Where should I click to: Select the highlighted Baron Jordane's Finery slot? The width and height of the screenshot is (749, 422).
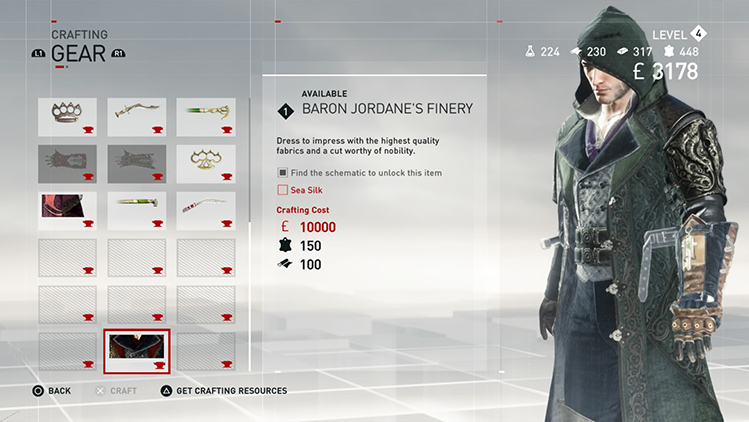click(136, 351)
